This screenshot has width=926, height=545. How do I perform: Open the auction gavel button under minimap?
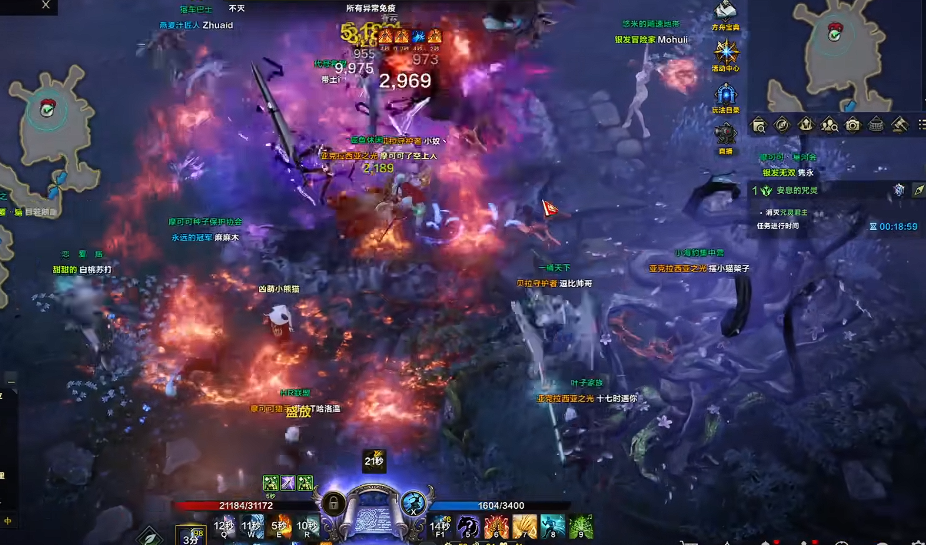899,125
